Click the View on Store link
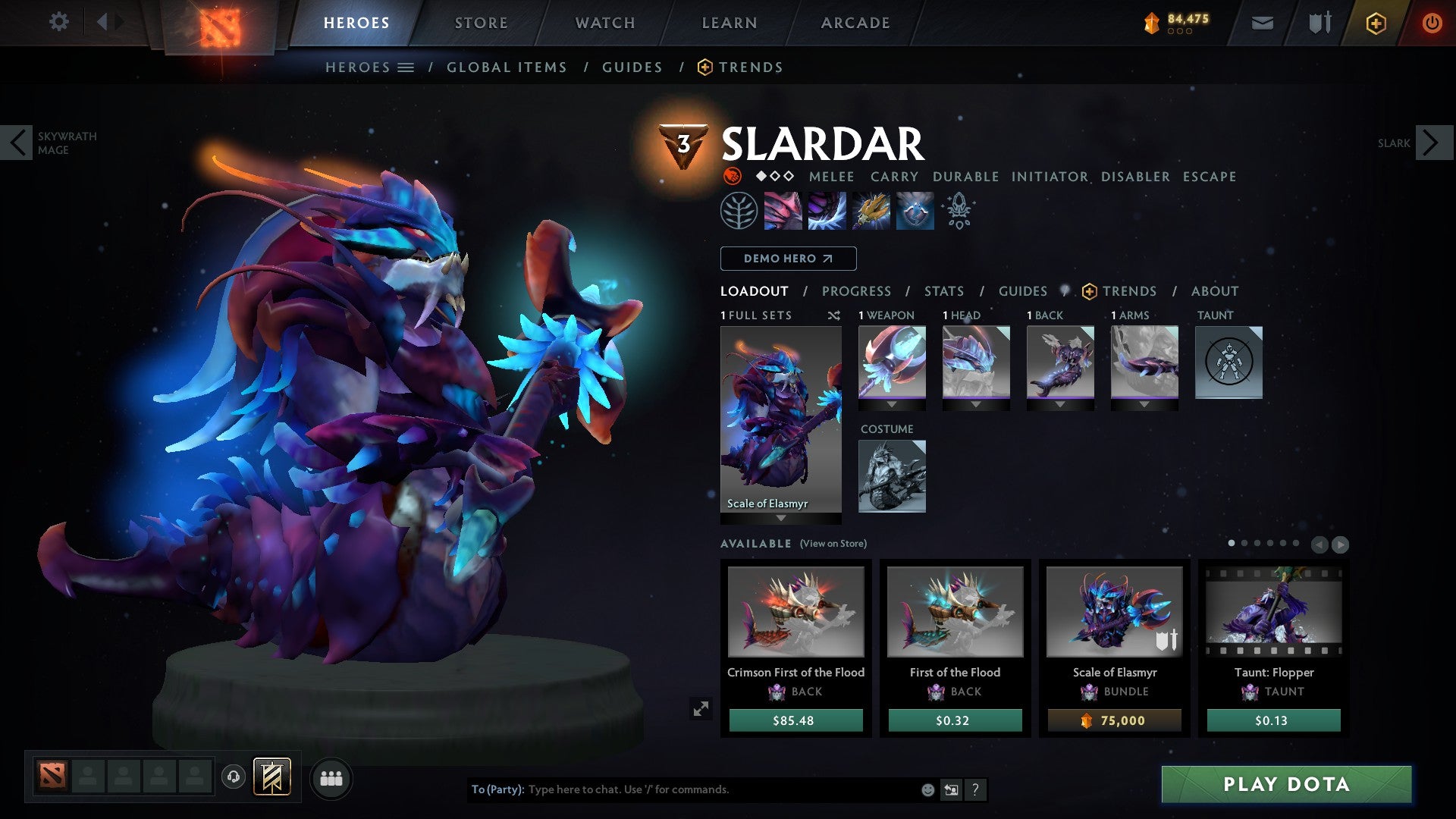The image size is (1456, 819). [x=833, y=544]
